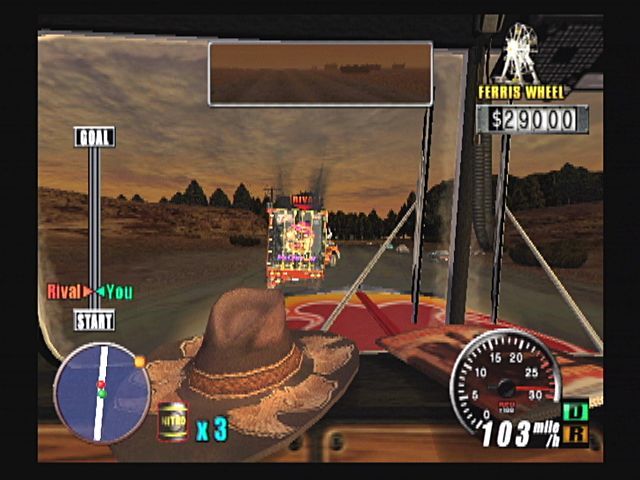Image resolution: width=640 pixels, height=480 pixels.
Task: Select the green D drive gear indicator
Action: 576,412
